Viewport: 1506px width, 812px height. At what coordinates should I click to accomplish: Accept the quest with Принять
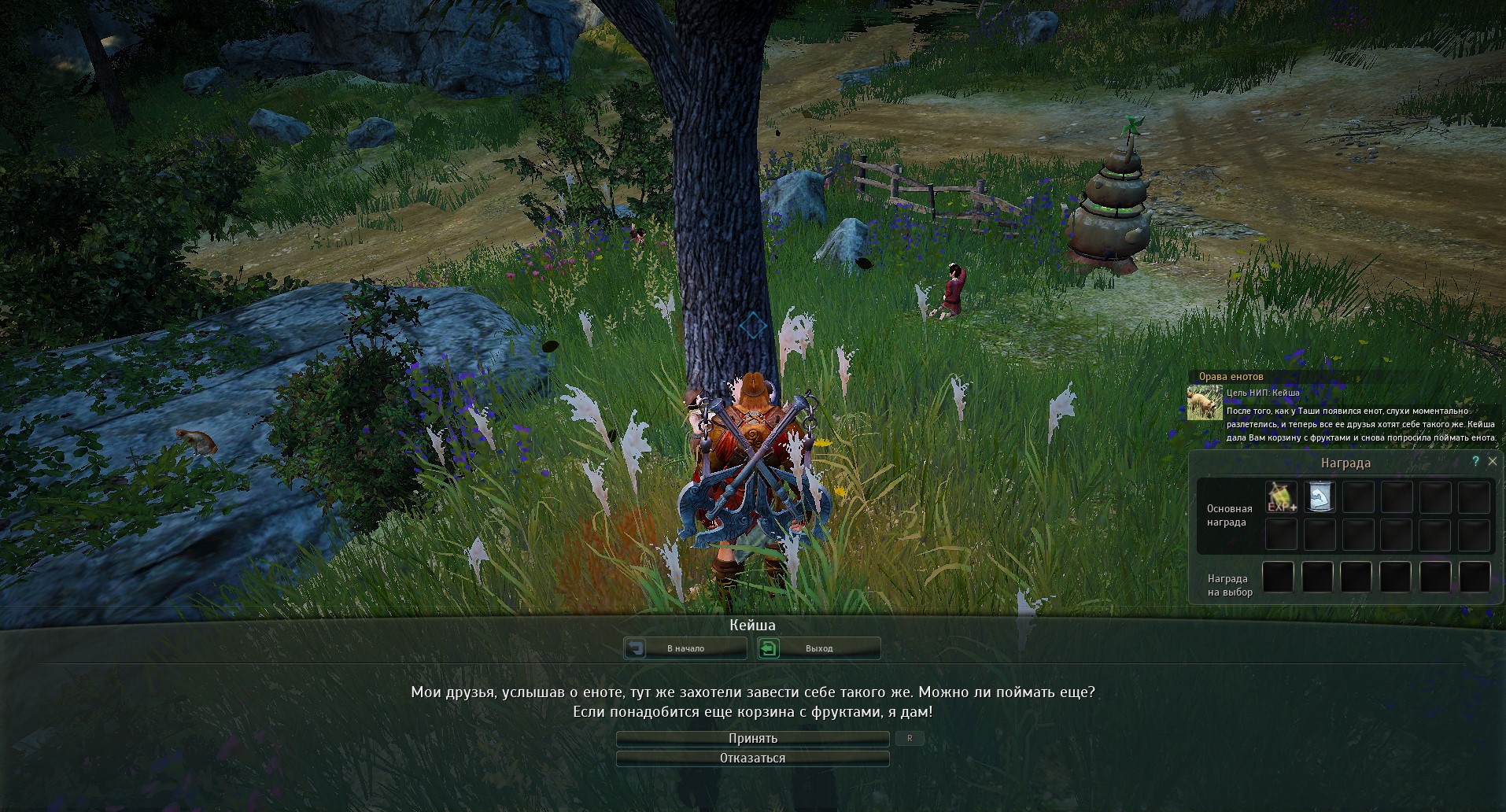752,739
